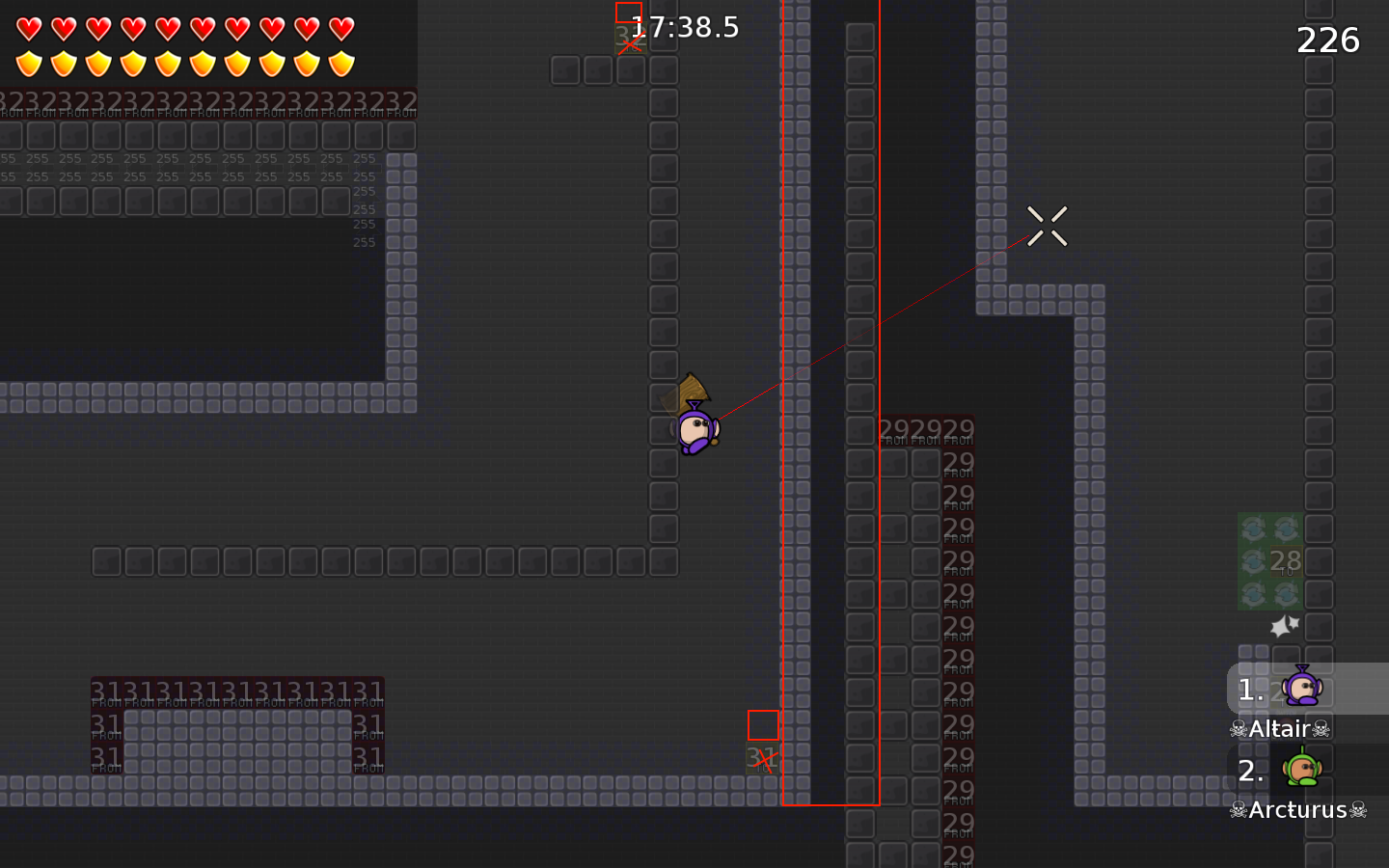Click Altair's purple tee avatar on the scoreboard
This screenshot has height=868, width=1389.
(1304, 689)
